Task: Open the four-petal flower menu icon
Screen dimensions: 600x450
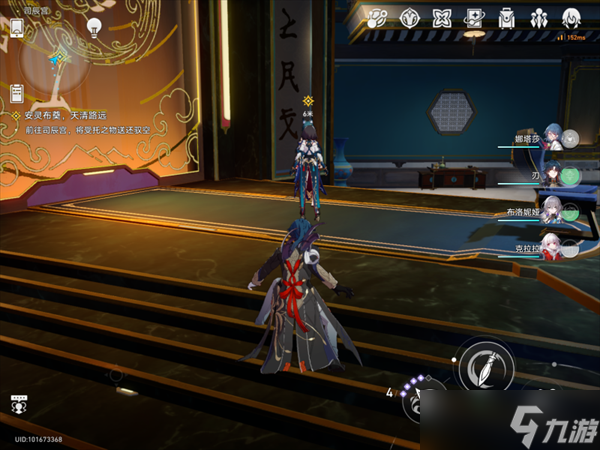Action: pos(442,17)
